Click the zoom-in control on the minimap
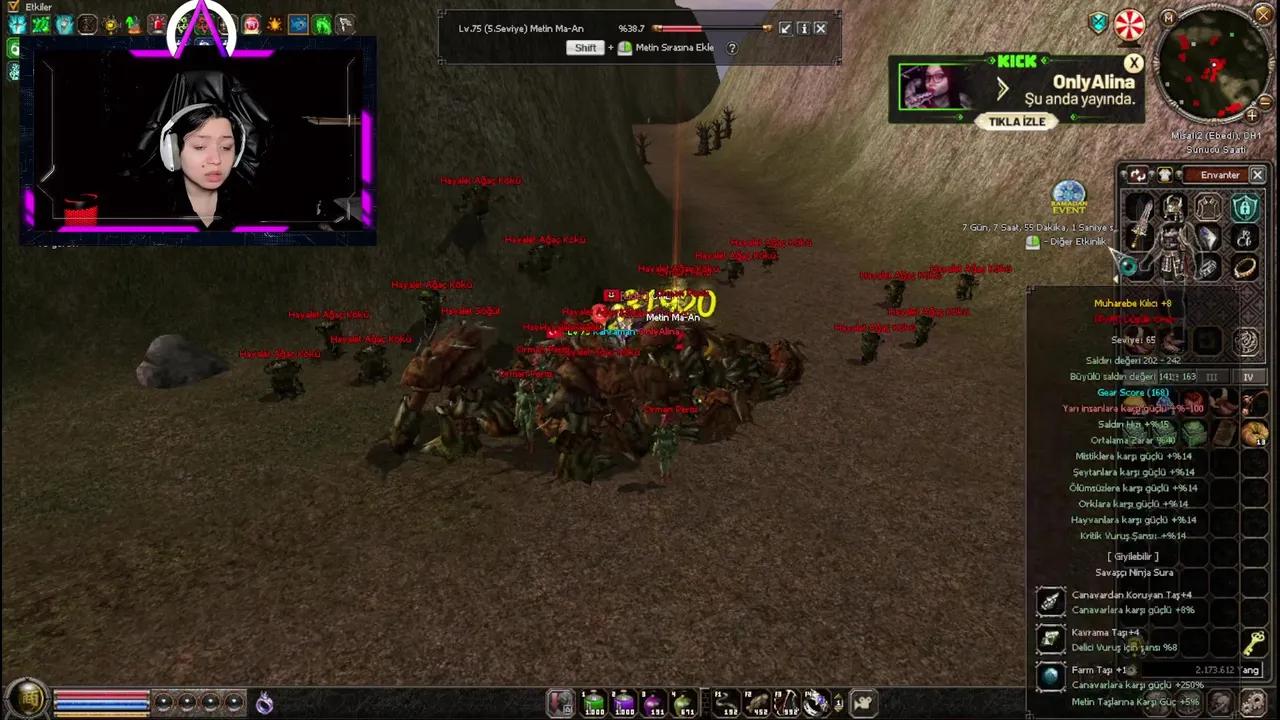 pos(1252,116)
